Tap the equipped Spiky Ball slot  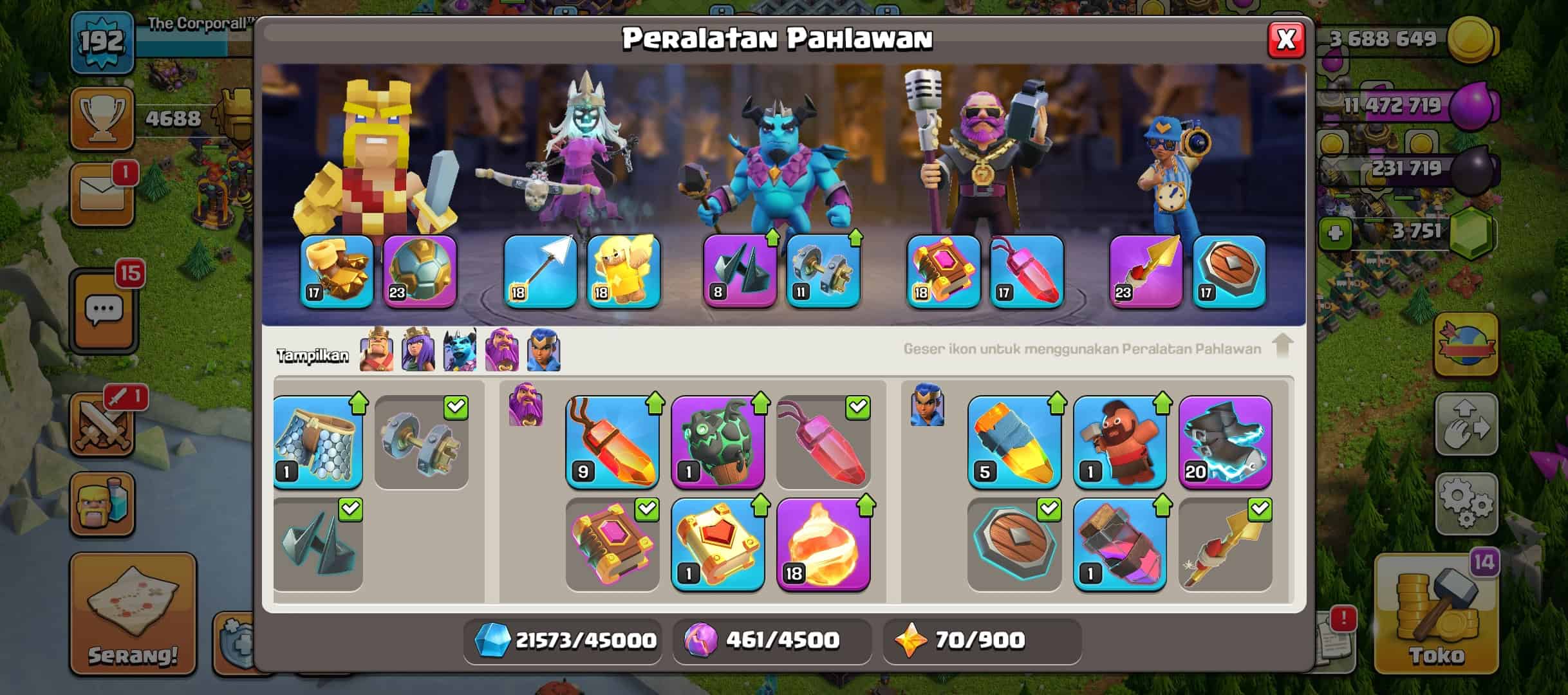[420, 272]
